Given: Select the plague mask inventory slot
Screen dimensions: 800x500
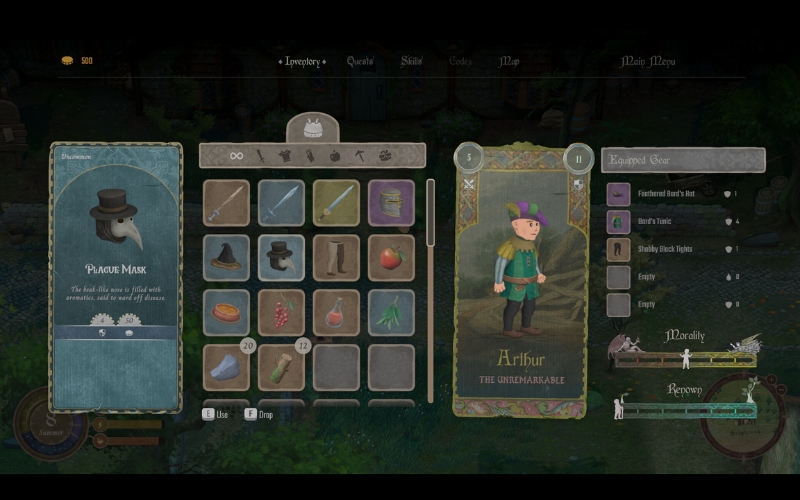Looking at the screenshot, I should pyautogui.click(x=281, y=257).
